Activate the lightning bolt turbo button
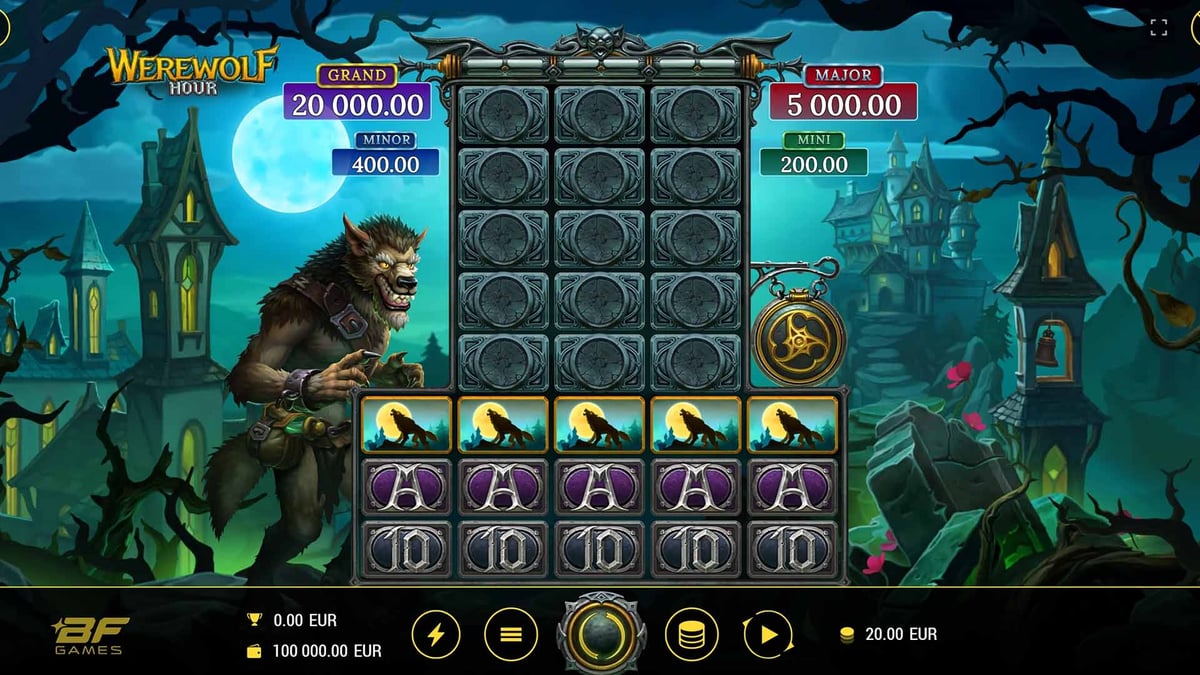This screenshot has height=675, width=1200. click(x=438, y=634)
